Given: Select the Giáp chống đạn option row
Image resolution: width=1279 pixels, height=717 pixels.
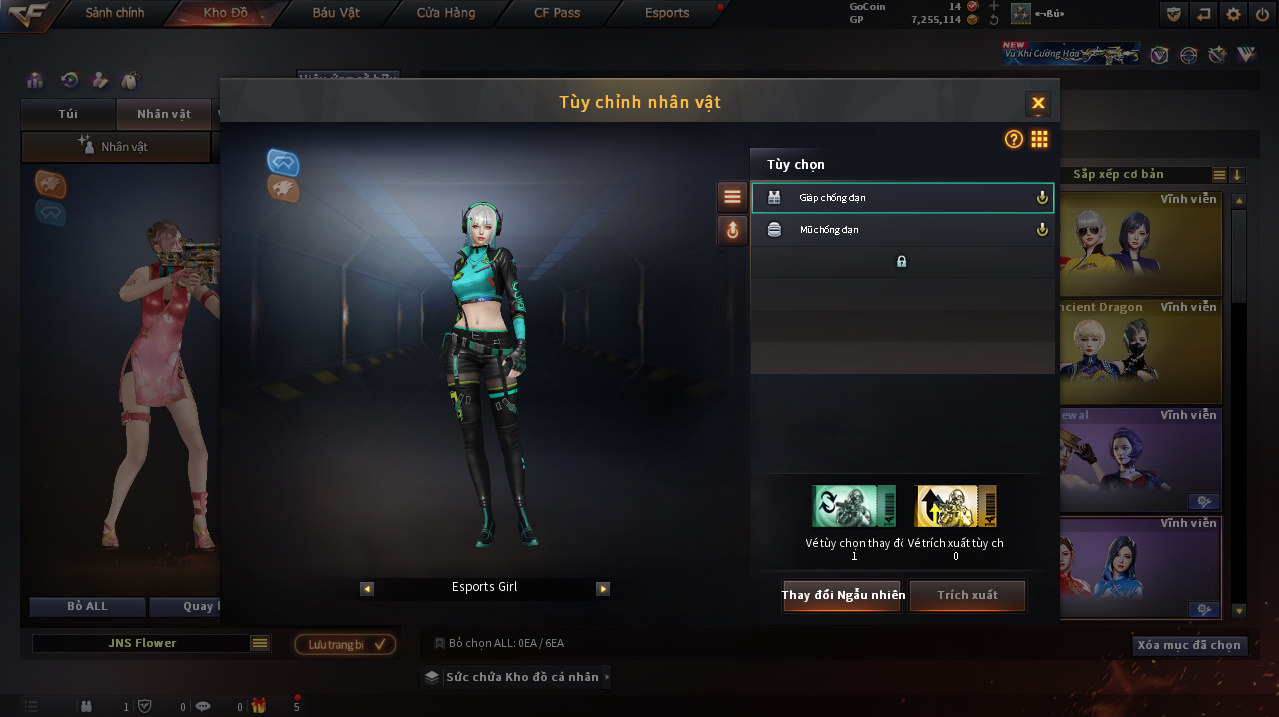Looking at the screenshot, I should [902, 198].
